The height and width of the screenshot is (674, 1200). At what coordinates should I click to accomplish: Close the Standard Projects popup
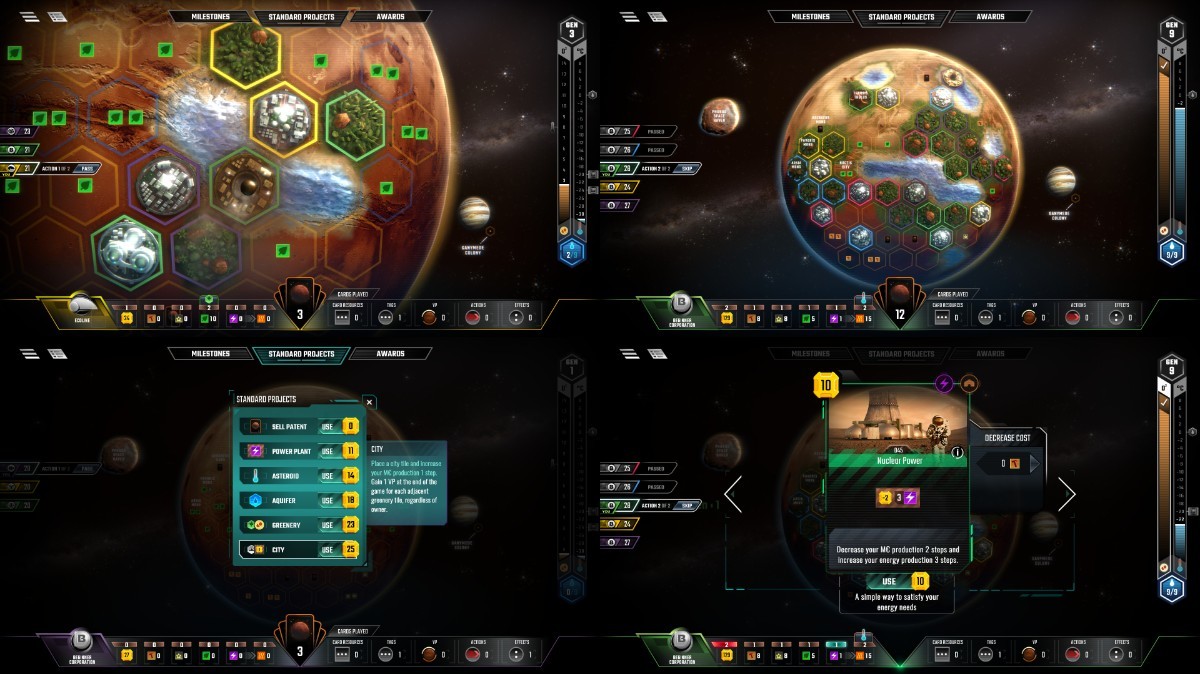tap(369, 402)
